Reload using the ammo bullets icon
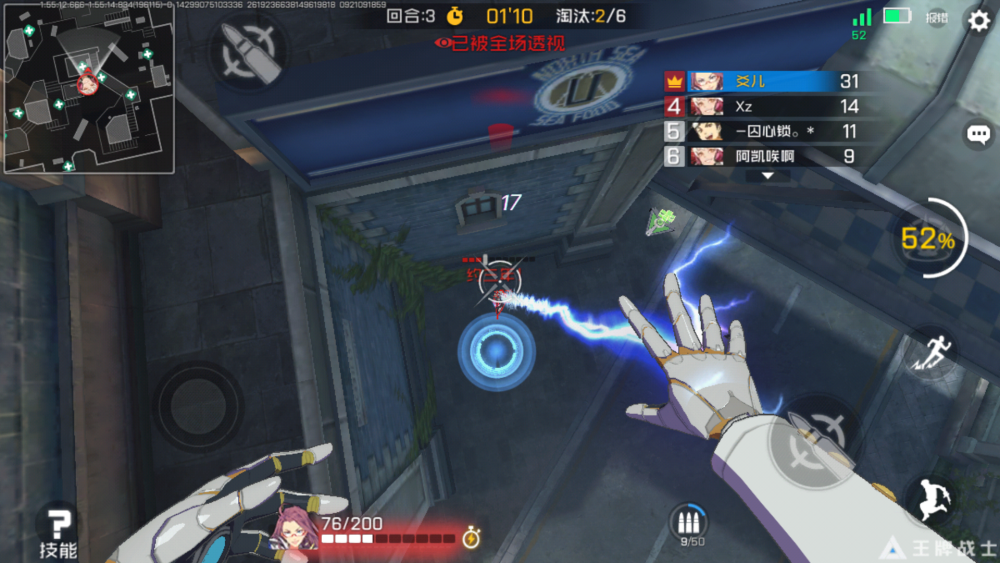The height and width of the screenshot is (563, 1000). (x=687, y=522)
